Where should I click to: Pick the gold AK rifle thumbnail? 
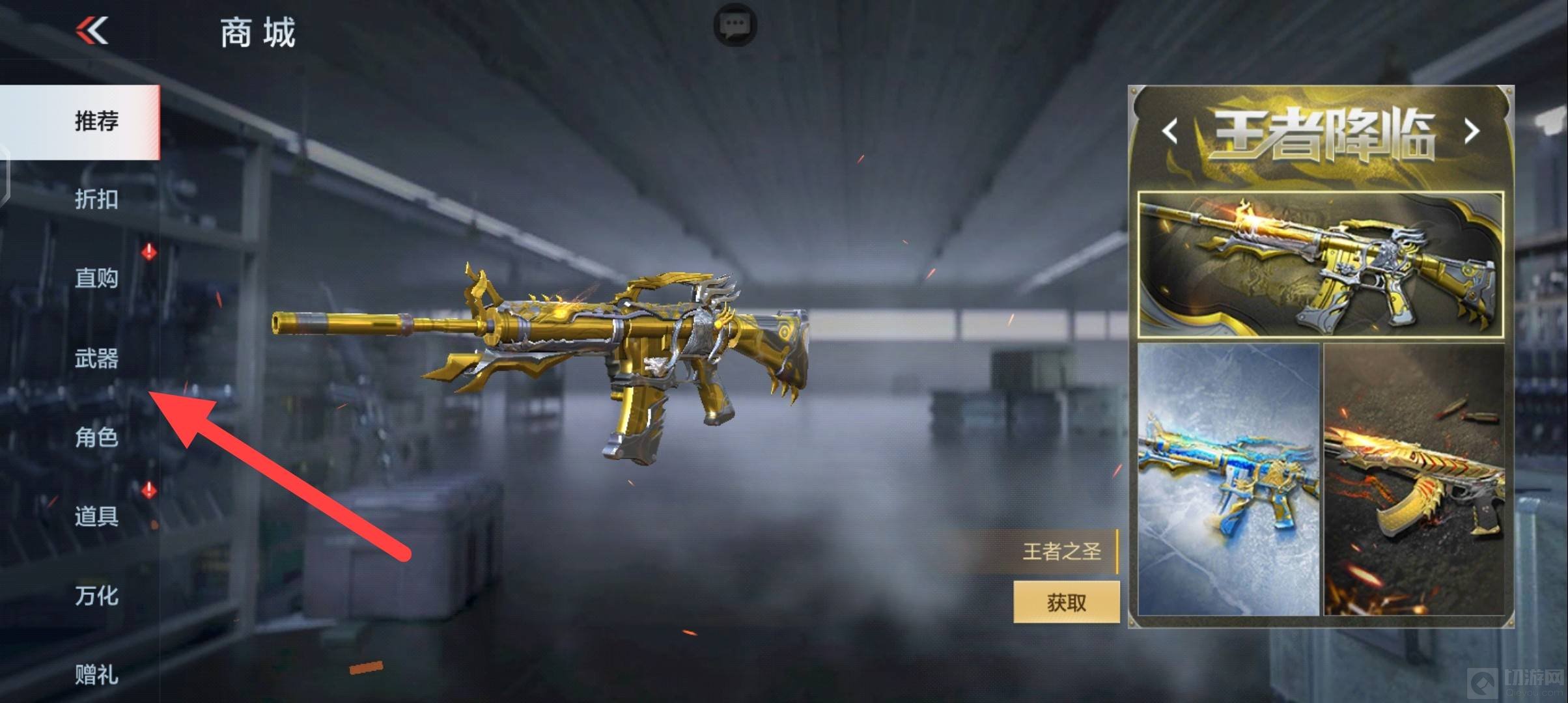click(1414, 480)
